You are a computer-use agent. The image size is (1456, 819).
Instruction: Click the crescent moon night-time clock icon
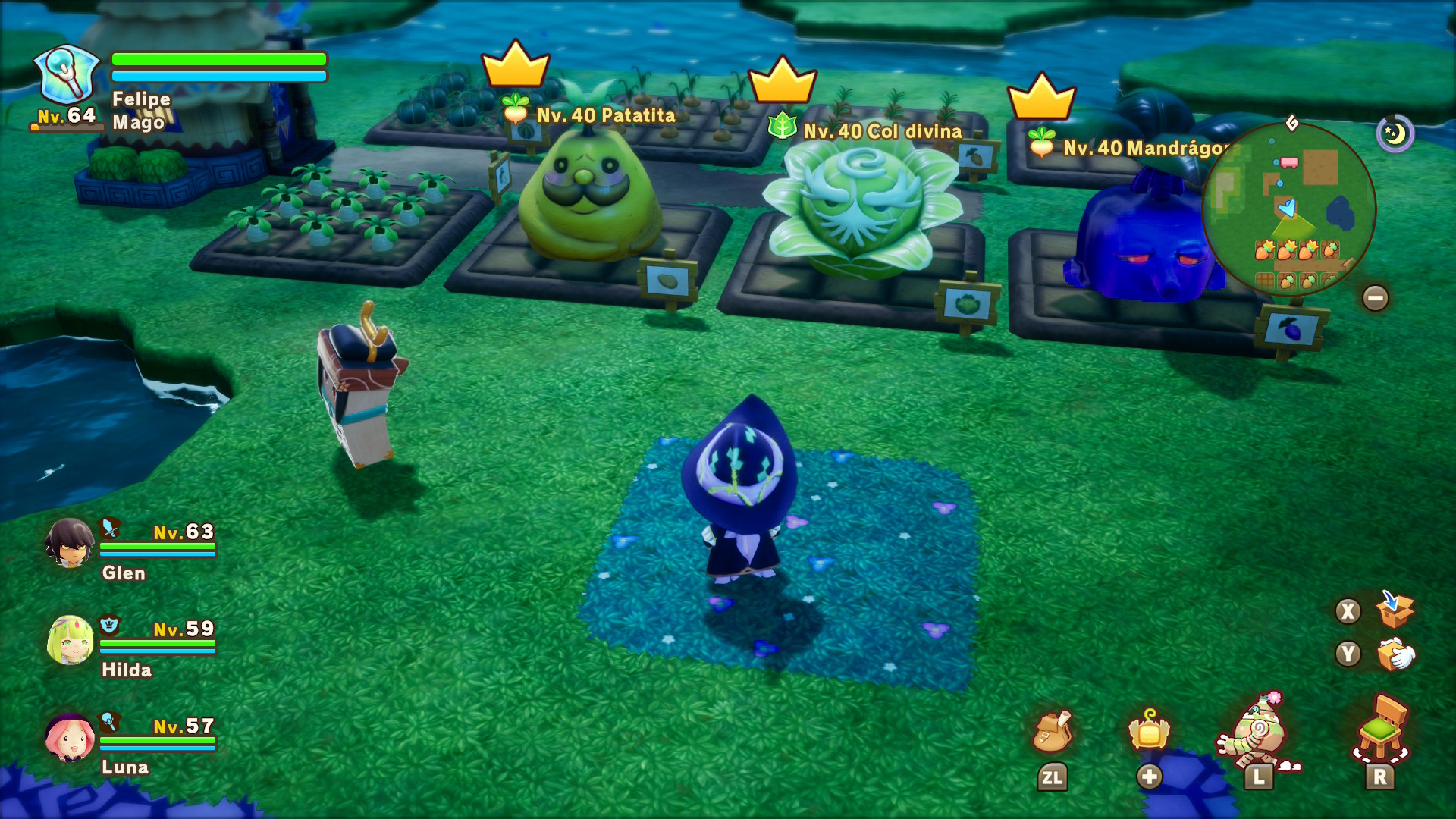pyautogui.click(x=1395, y=133)
